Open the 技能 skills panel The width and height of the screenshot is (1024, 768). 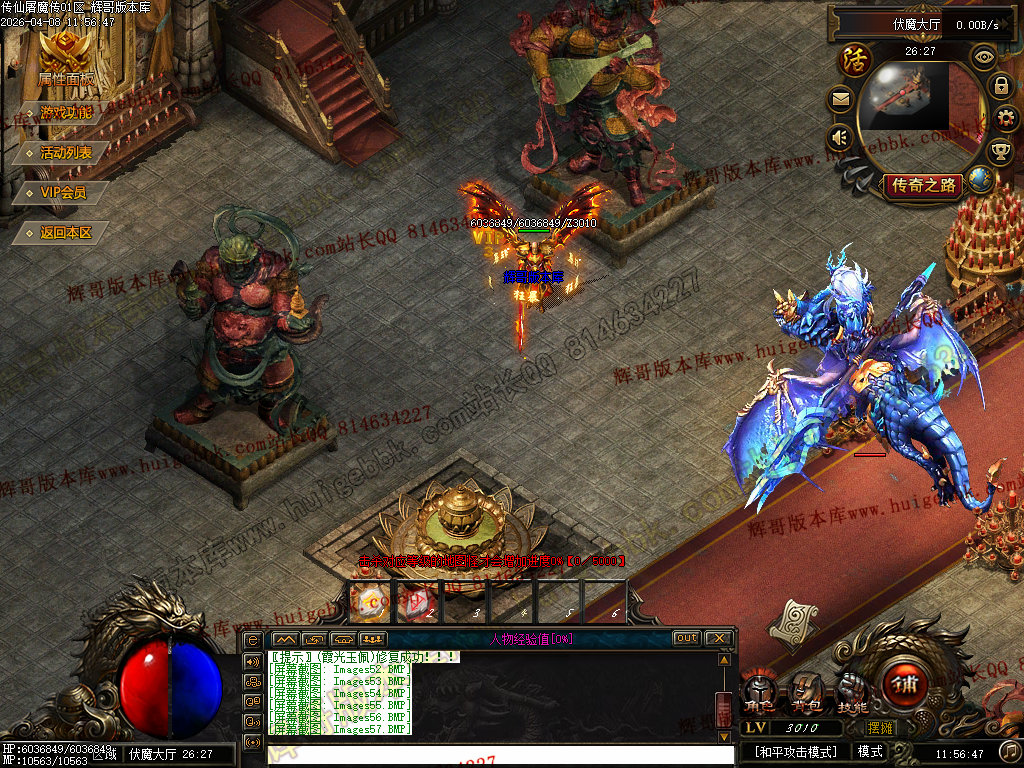coord(852,693)
